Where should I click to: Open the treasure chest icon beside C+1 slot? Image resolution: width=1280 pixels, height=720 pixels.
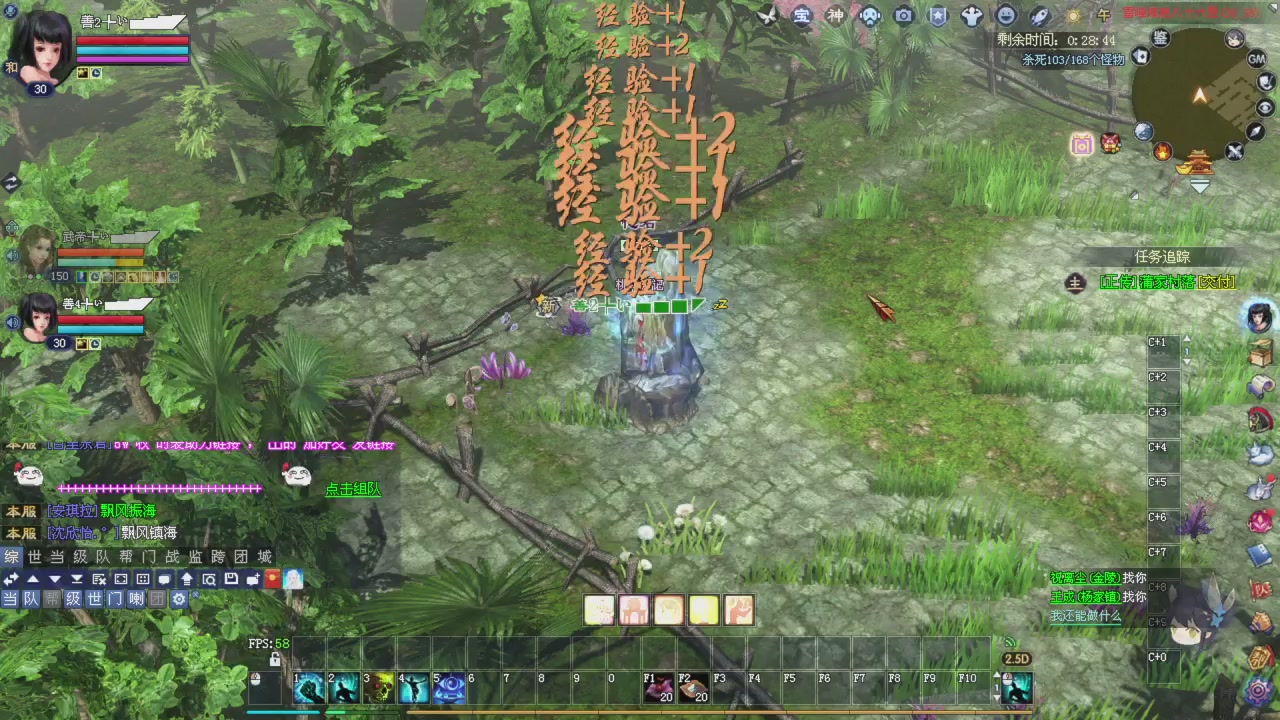click(x=1260, y=350)
